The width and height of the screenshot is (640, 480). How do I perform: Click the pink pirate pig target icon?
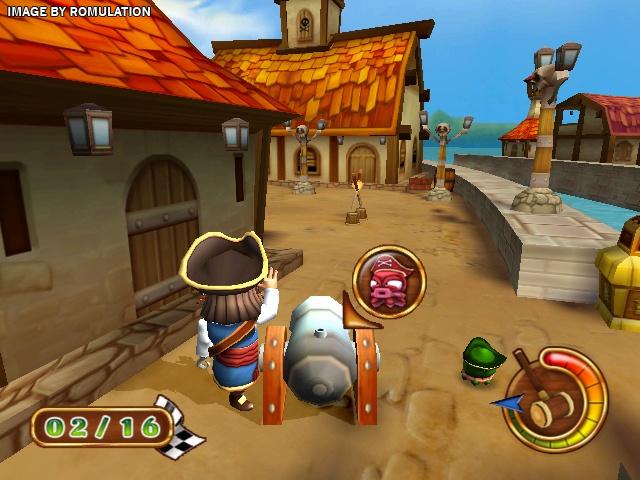click(x=388, y=281)
